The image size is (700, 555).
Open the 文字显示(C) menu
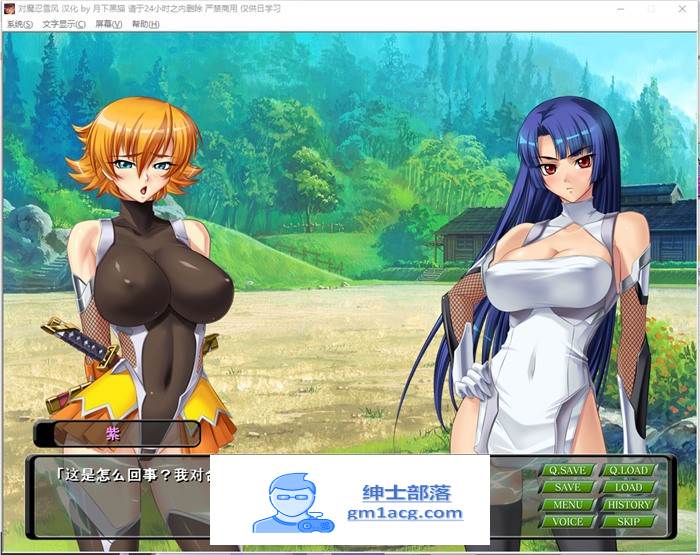64,24
